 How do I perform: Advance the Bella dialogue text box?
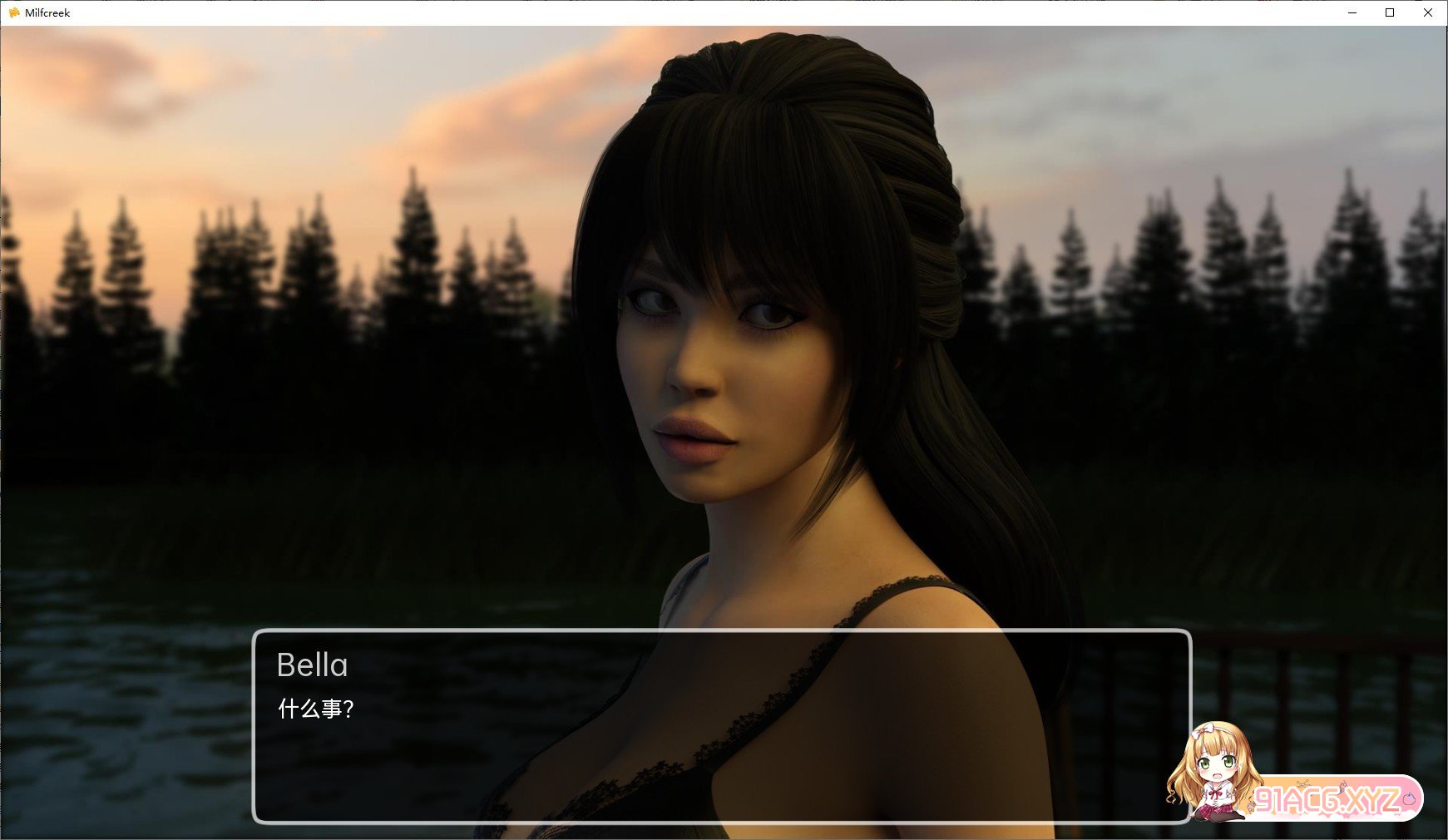(721, 726)
